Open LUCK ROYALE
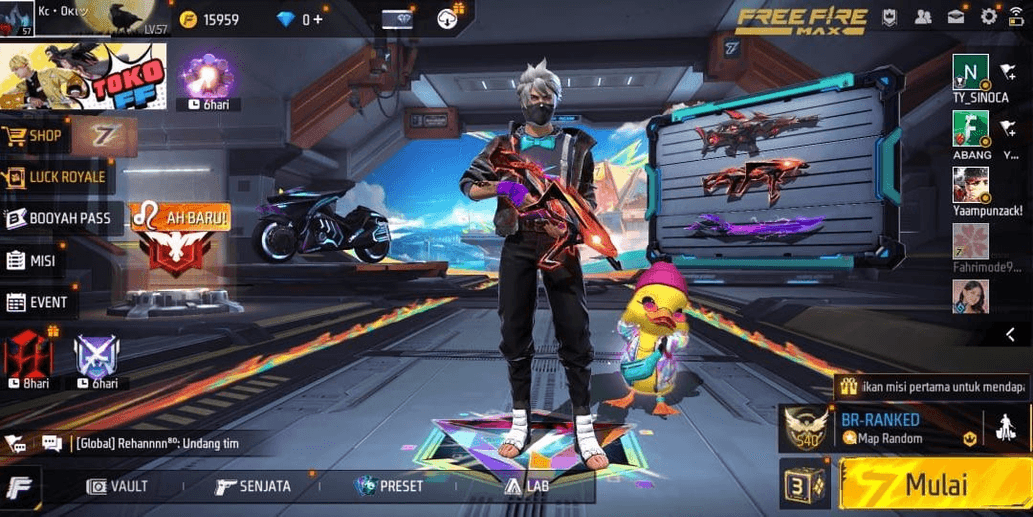The width and height of the screenshot is (1033, 517). pos(56,178)
